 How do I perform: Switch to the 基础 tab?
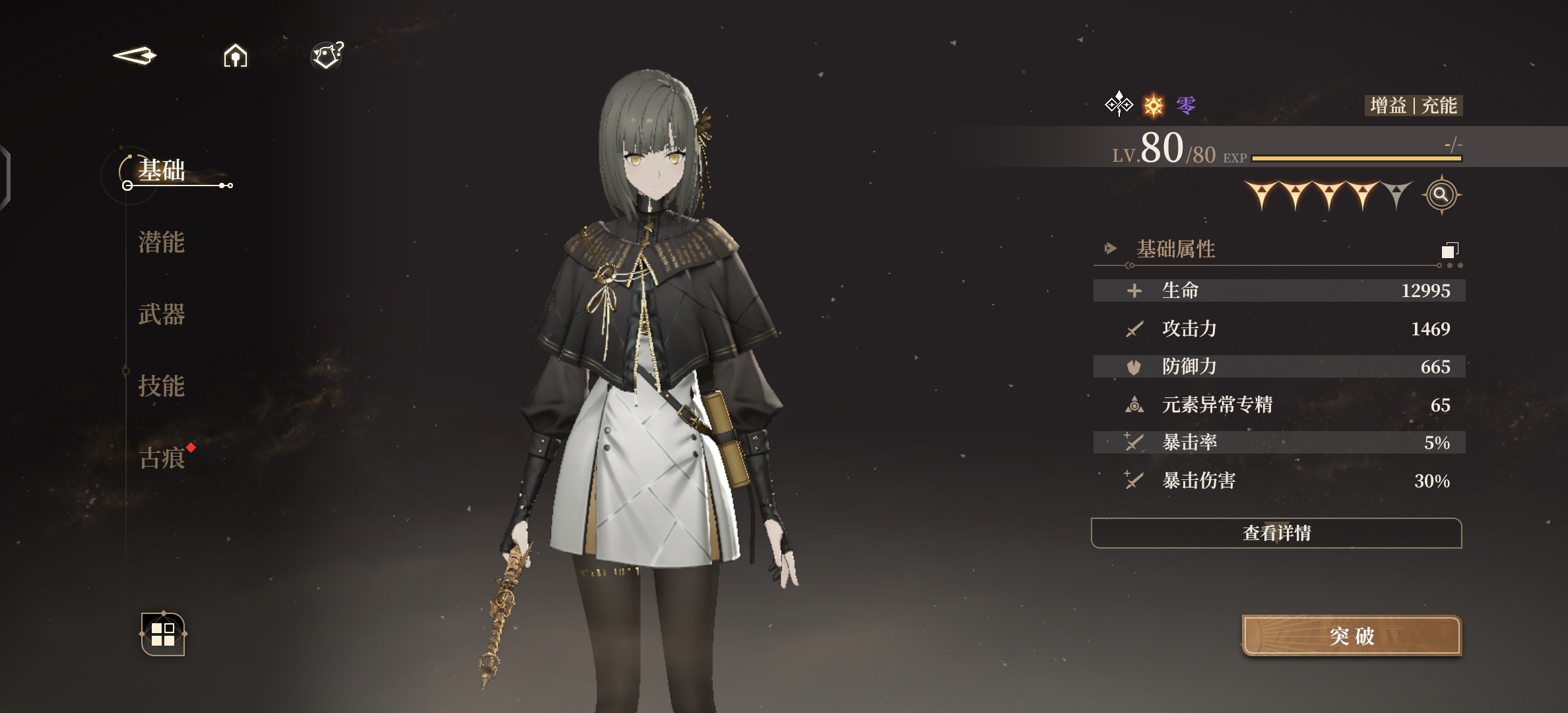tap(162, 170)
